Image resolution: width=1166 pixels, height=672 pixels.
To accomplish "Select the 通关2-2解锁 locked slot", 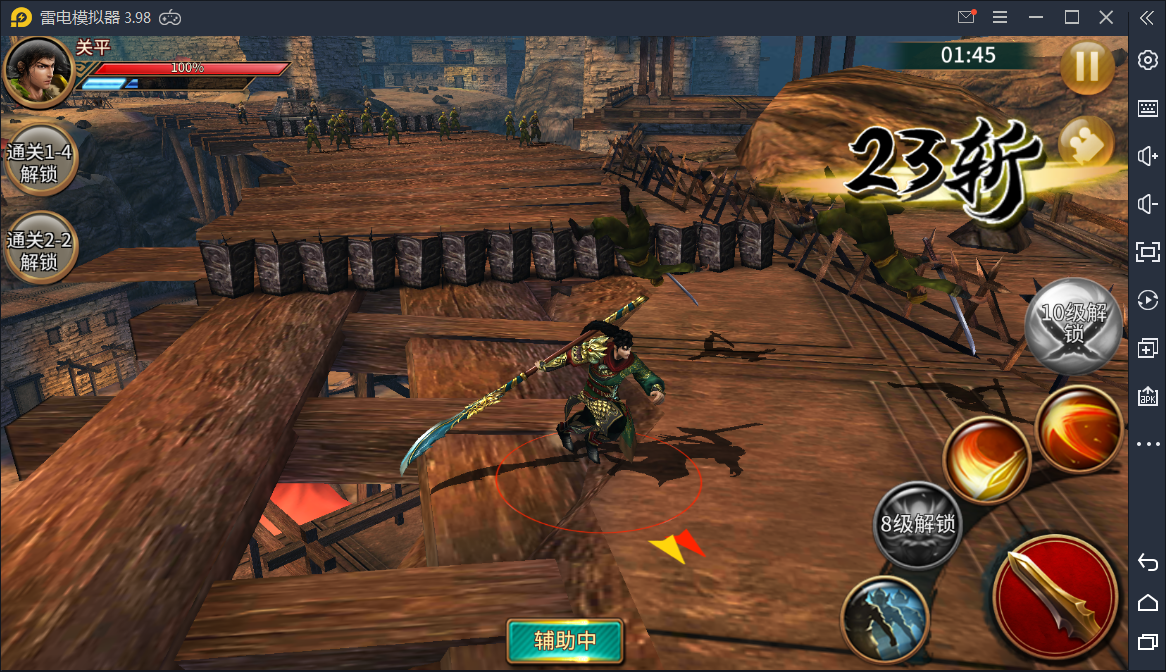I will pos(40,251).
